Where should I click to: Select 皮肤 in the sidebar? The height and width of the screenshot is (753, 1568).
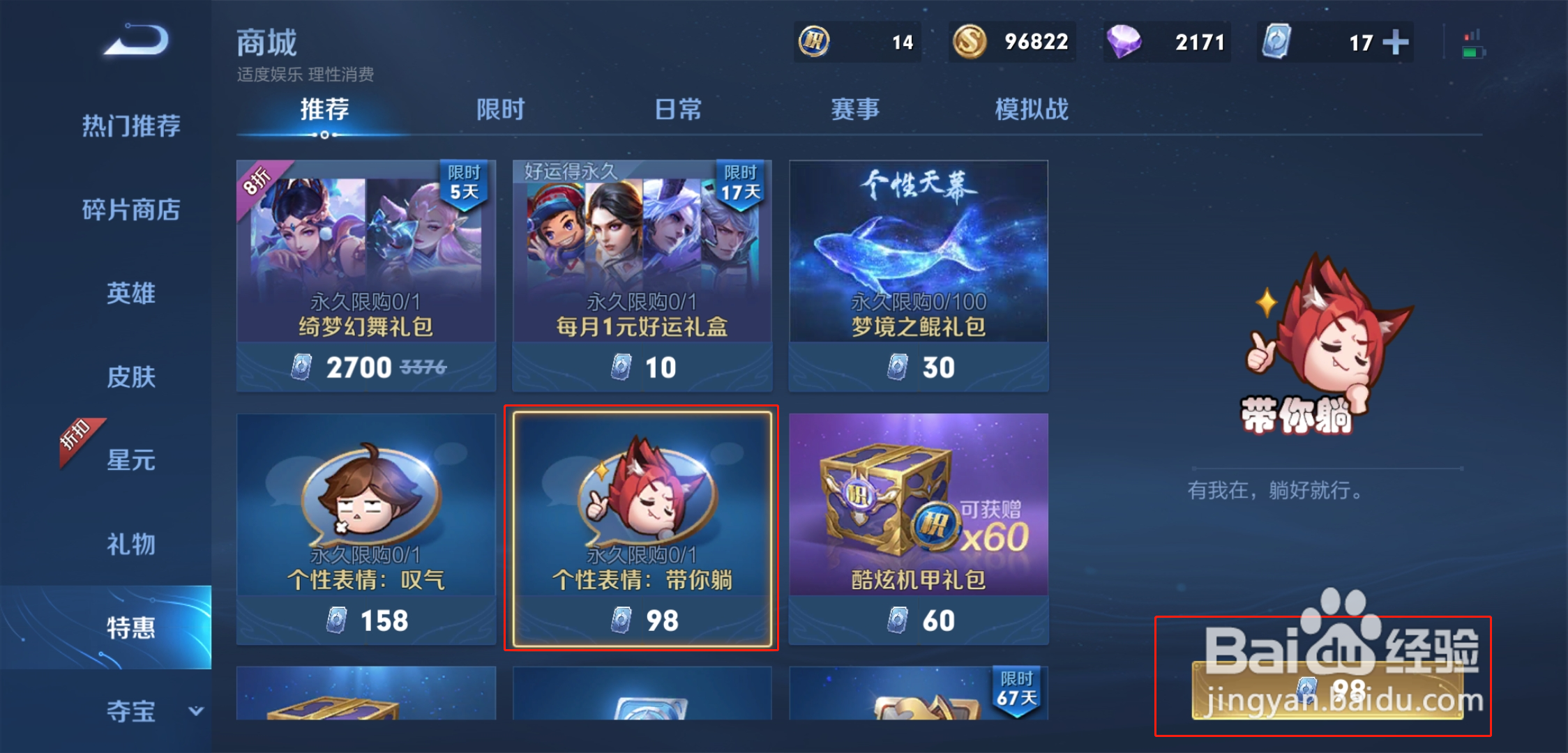coord(131,377)
